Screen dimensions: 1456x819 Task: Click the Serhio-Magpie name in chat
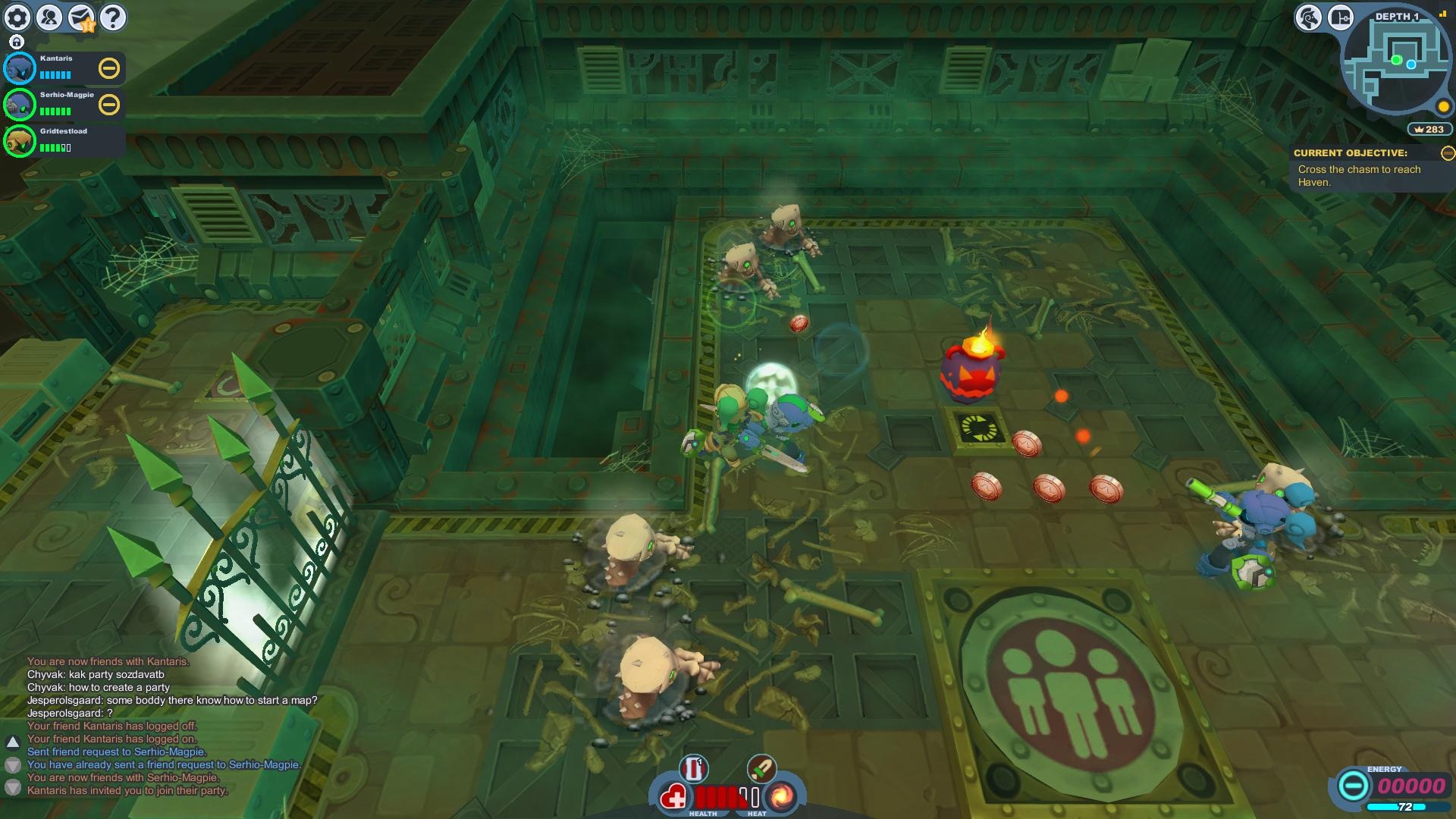pos(169,752)
